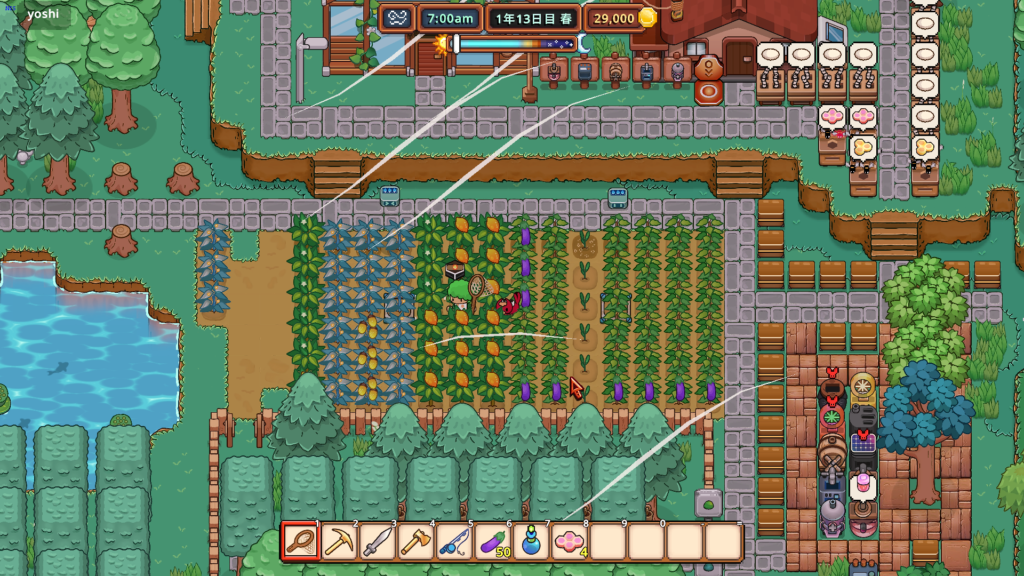
Task: Select the blue potion bottle slot
Action: tap(531, 542)
